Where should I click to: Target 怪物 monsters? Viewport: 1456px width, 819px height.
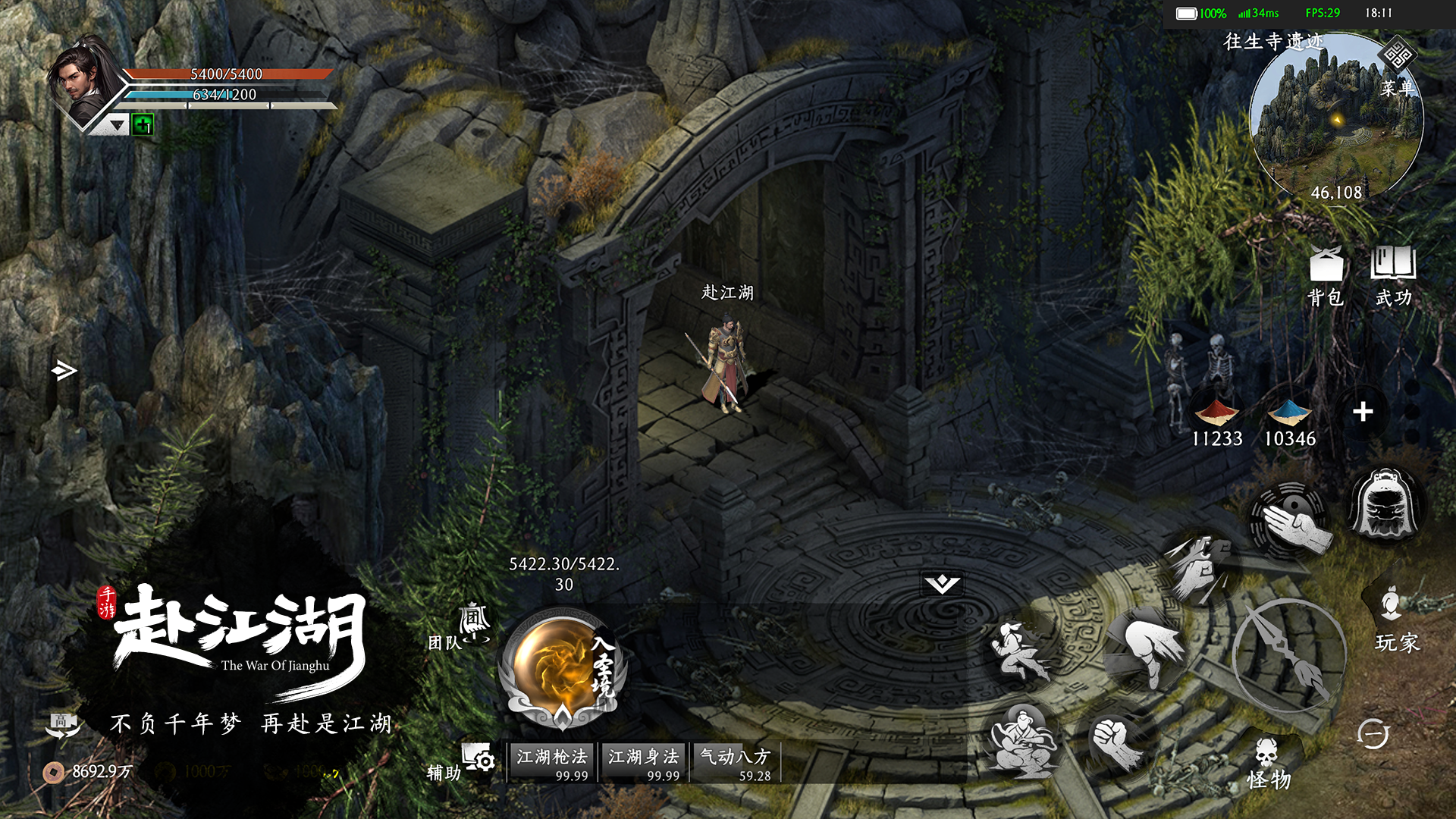tap(1268, 764)
